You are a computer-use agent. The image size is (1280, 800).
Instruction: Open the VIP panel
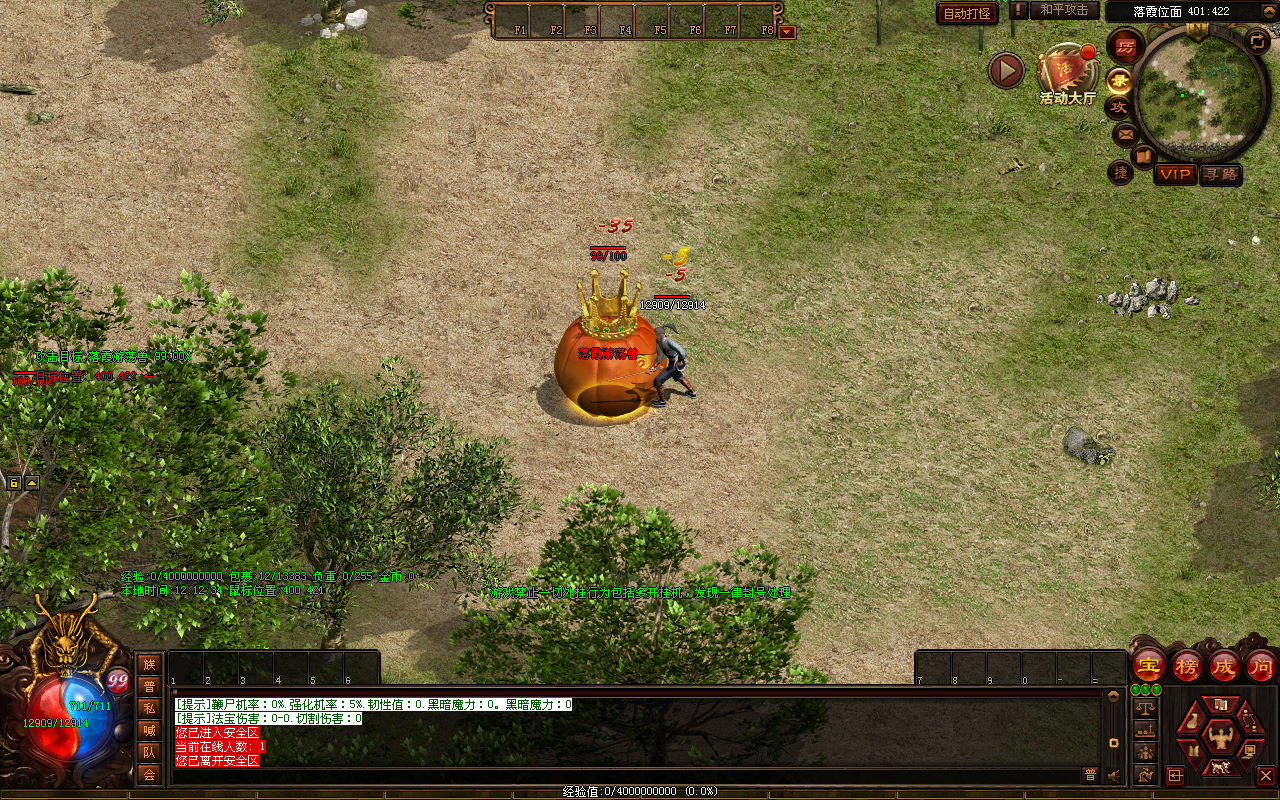click(1175, 174)
